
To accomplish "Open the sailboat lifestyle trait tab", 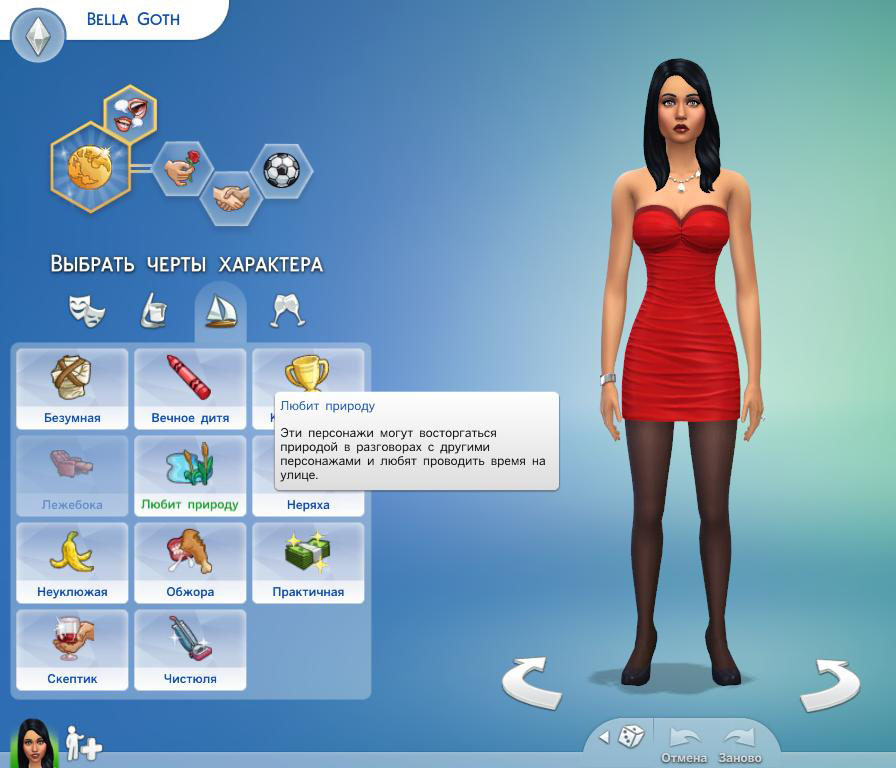I will point(220,310).
